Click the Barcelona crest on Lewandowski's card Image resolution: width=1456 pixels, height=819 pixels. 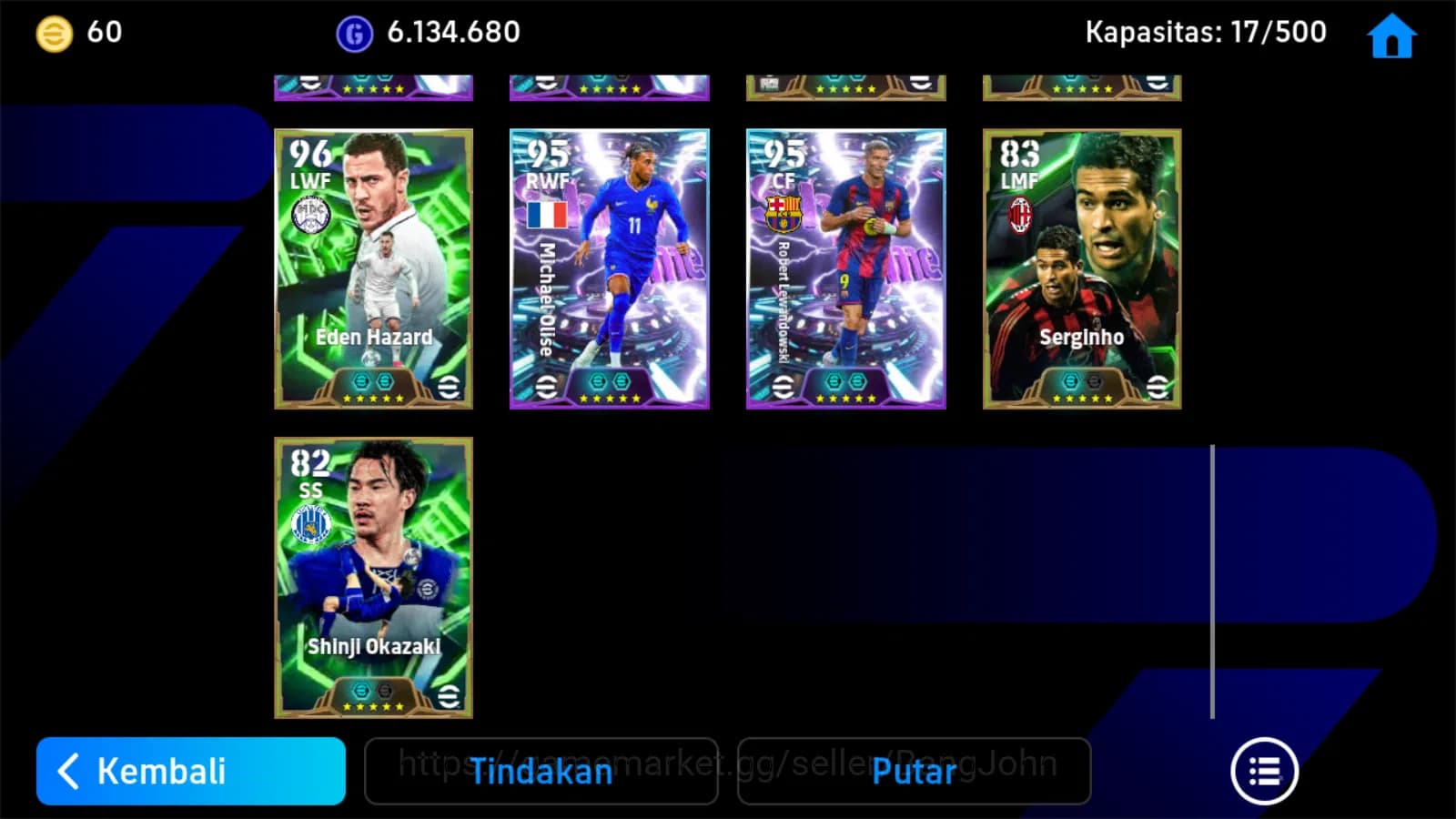point(783,211)
